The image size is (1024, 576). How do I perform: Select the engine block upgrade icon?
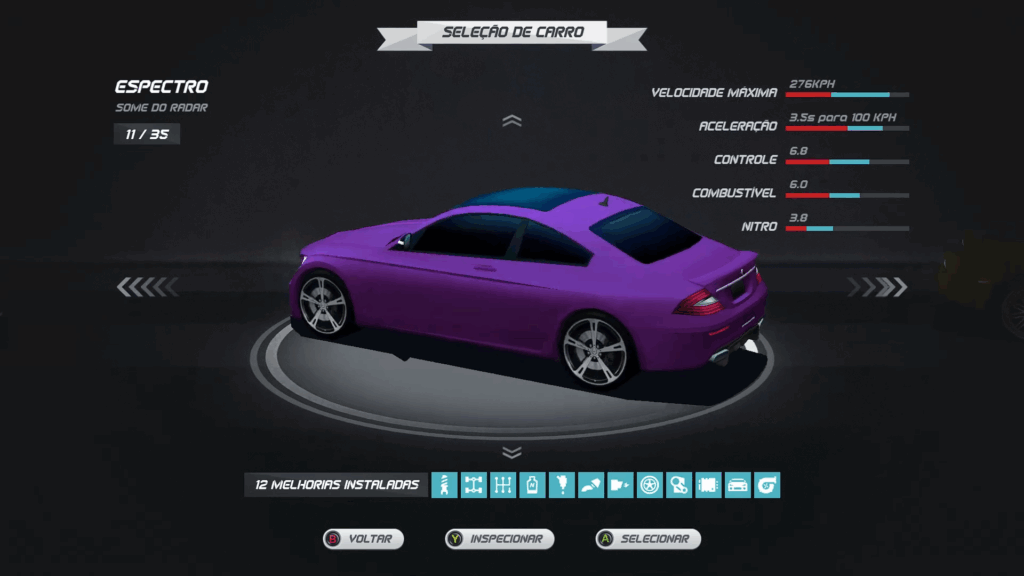pos(708,486)
